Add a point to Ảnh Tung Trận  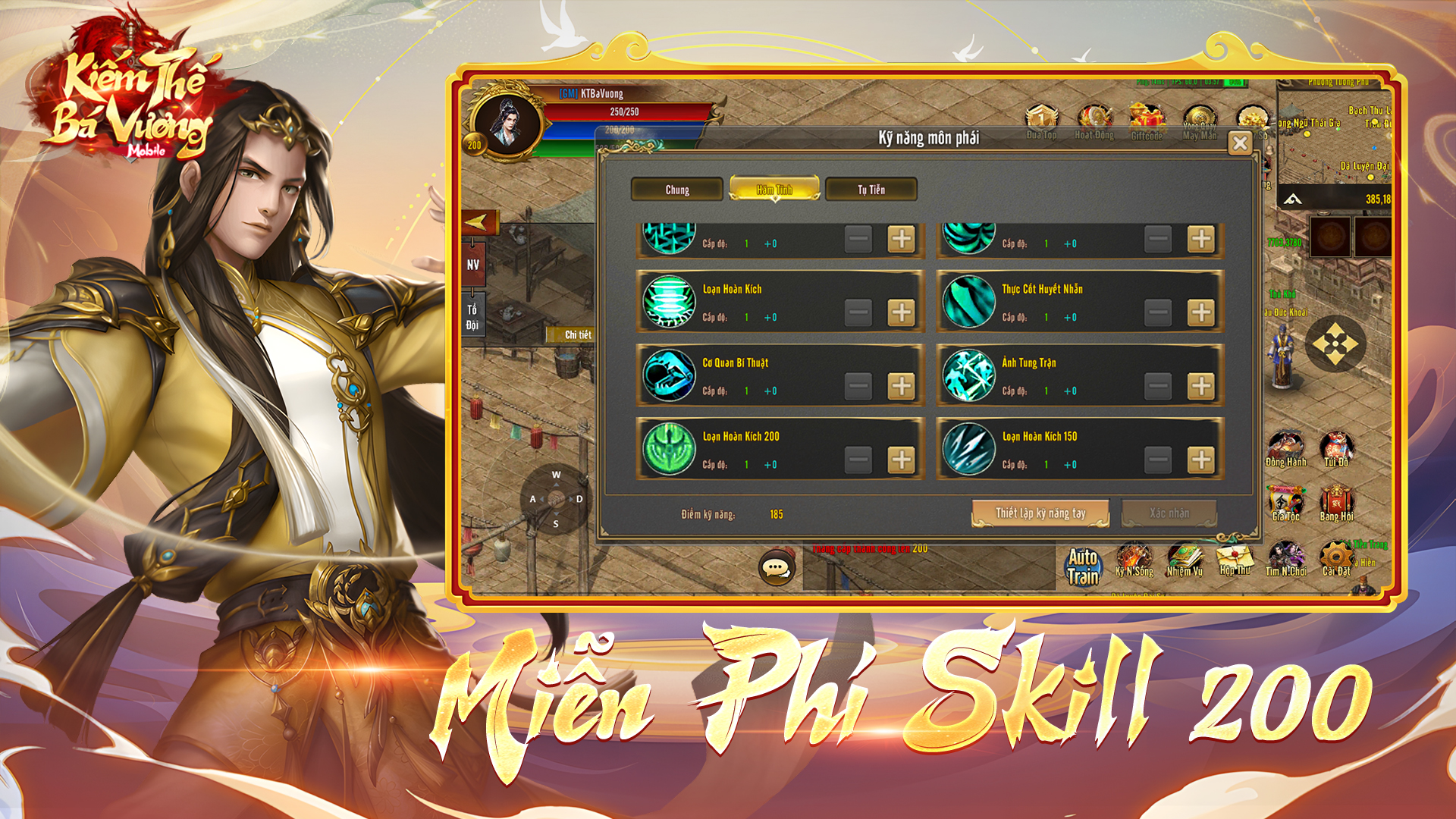pos(1200,386)
